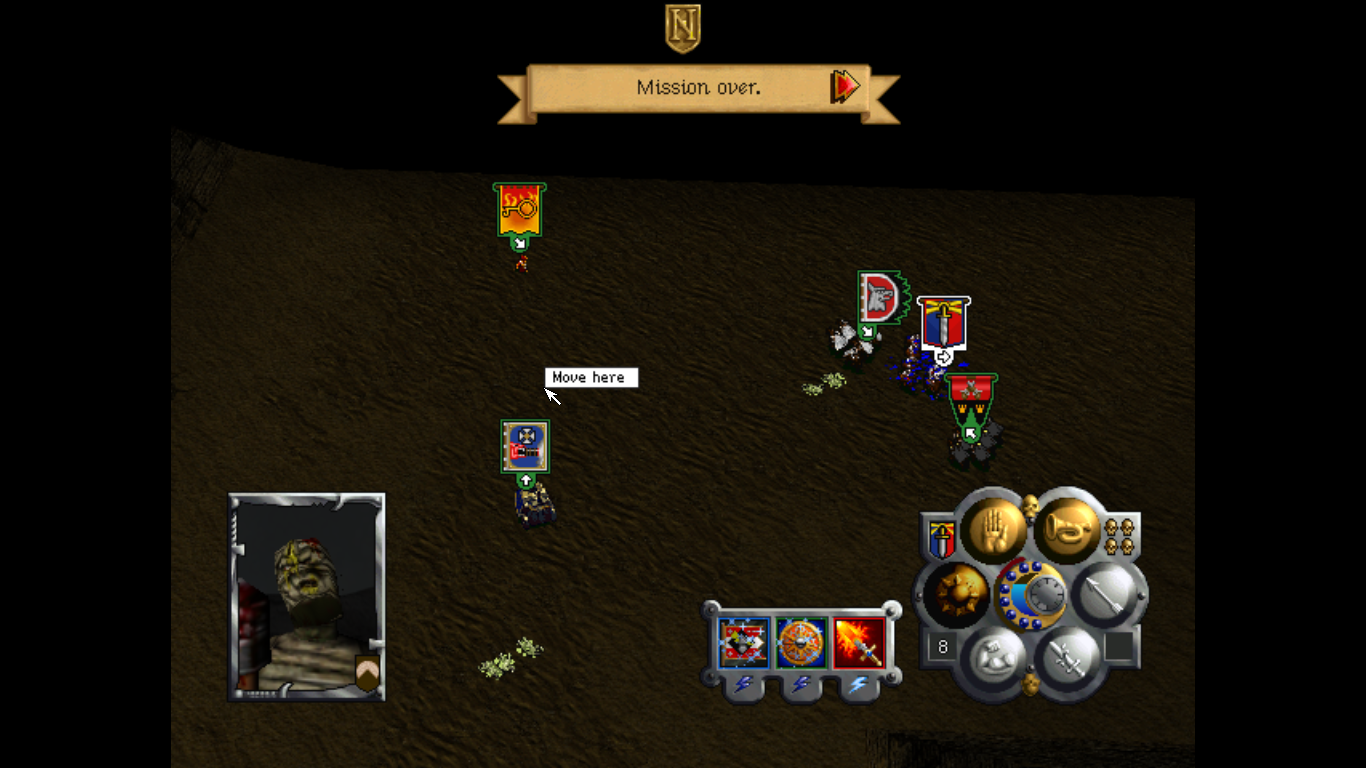Activate the golden open hand halt button
Image resolution: width=1366 pixels, height=768 pixels.
click(993, 529)
